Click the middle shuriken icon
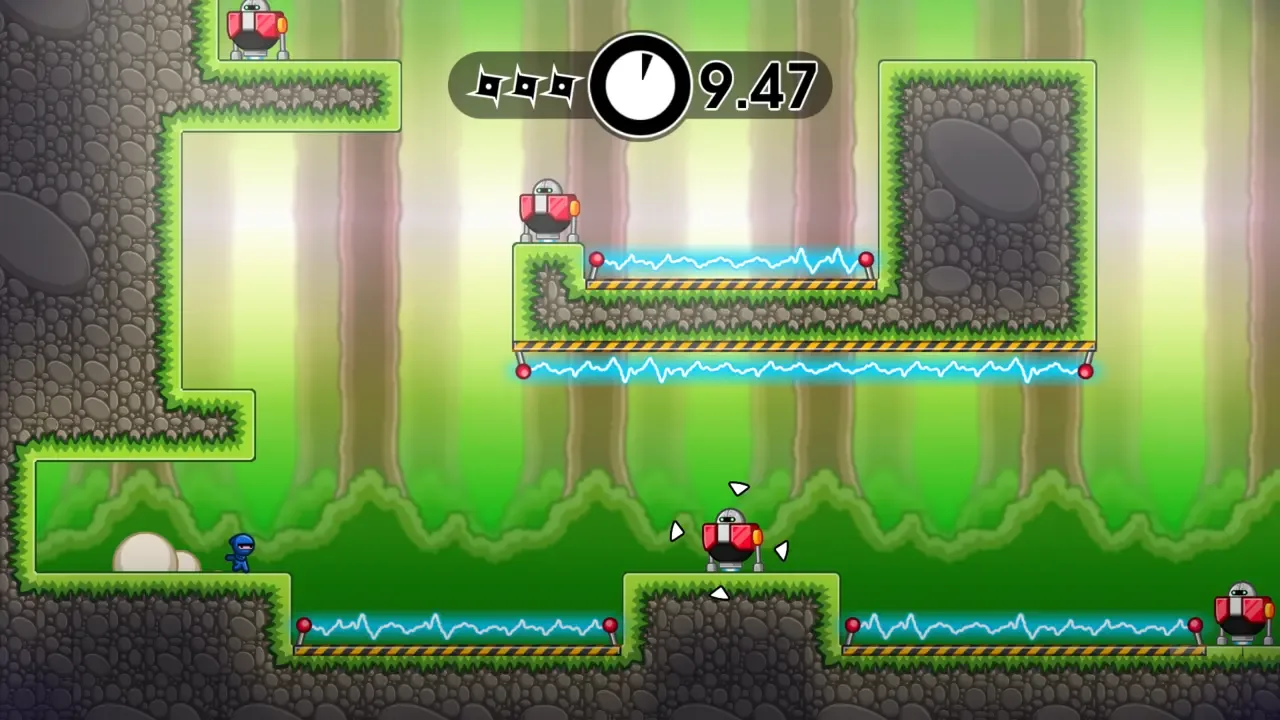1280x720 pixels. 527,85
